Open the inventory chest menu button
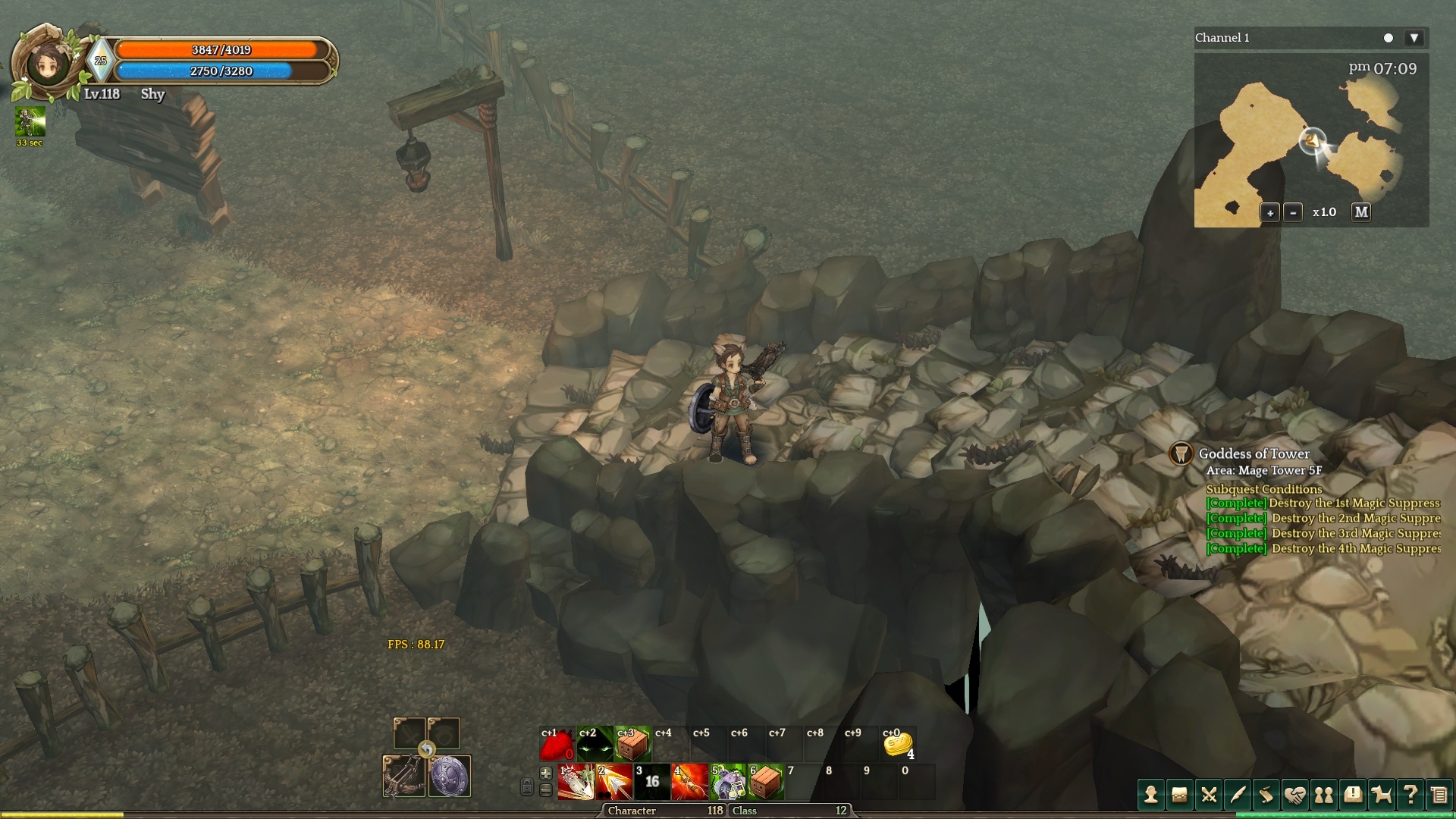 (x=1180, y=795)
